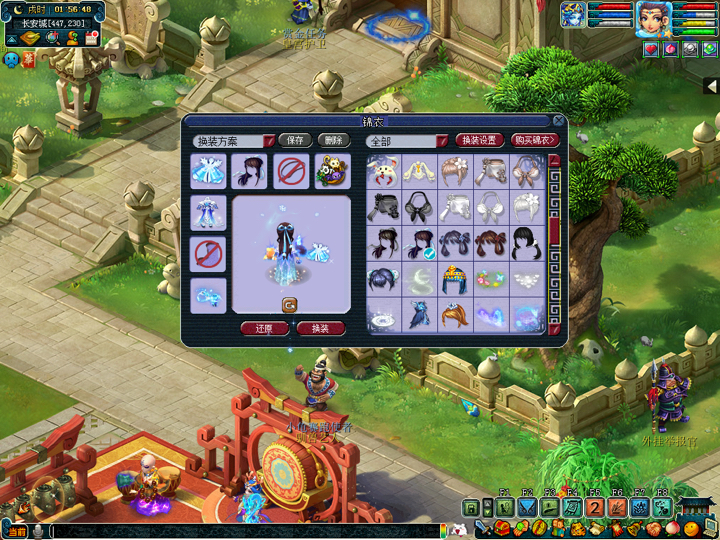This screenshot has height=540, width=720.
Task: Open the 换装方案 outfit scheme dropdown
Action: tap(269, 142)
